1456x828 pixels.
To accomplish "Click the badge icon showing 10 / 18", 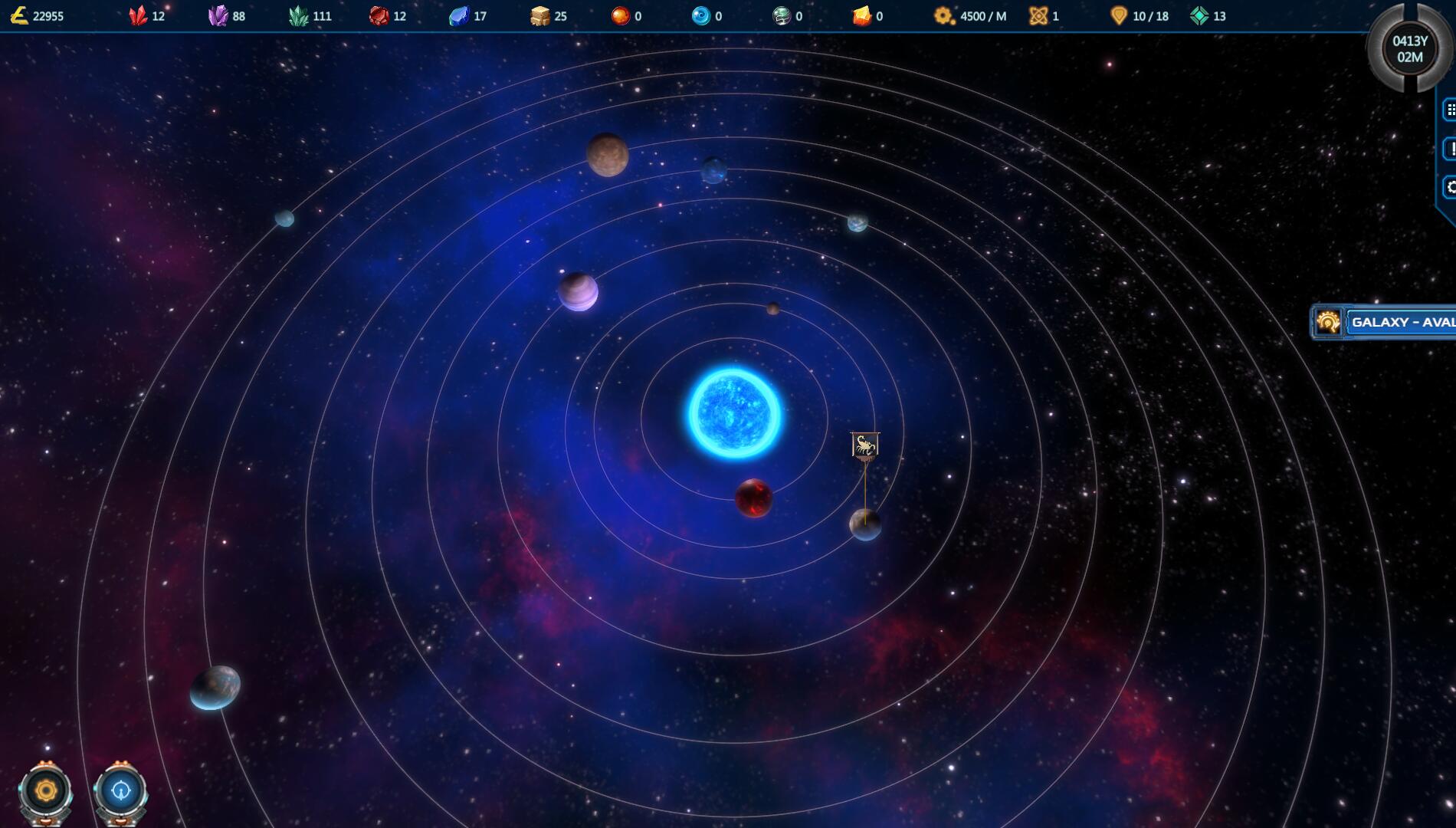I will pyautogui.click(x=1117, y=15).
